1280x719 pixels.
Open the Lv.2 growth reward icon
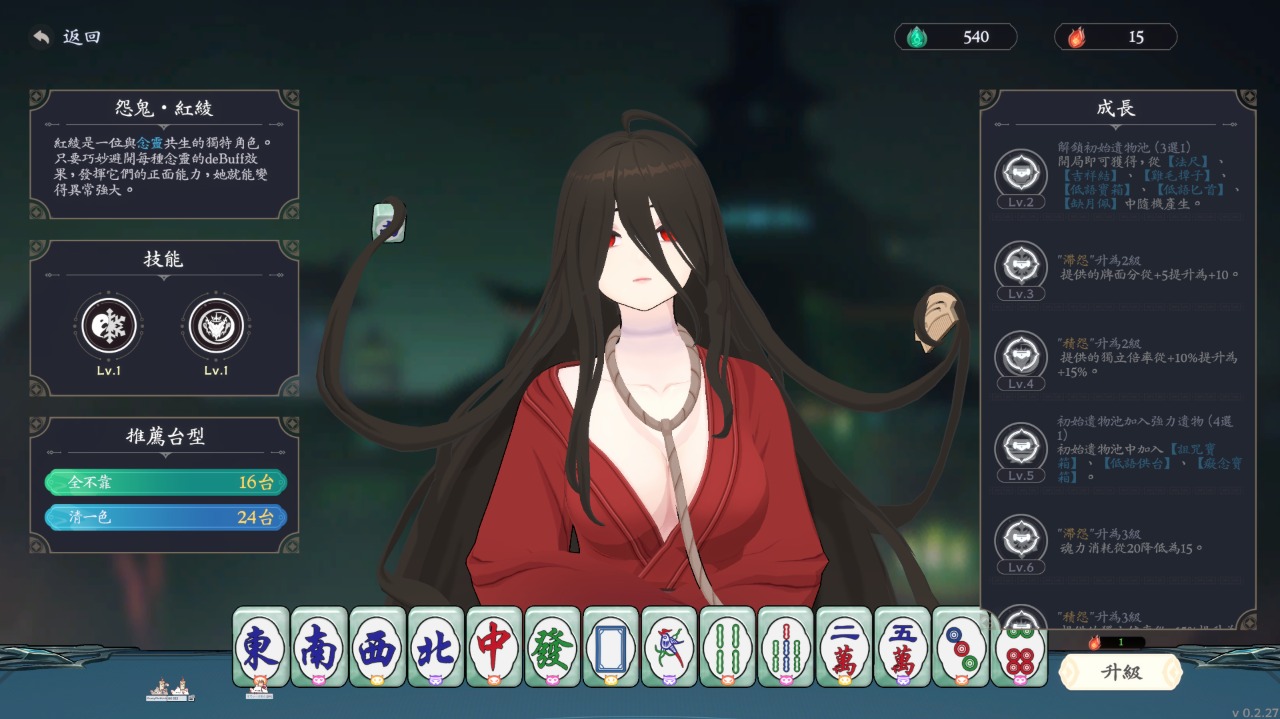[x=1020, y=174]
